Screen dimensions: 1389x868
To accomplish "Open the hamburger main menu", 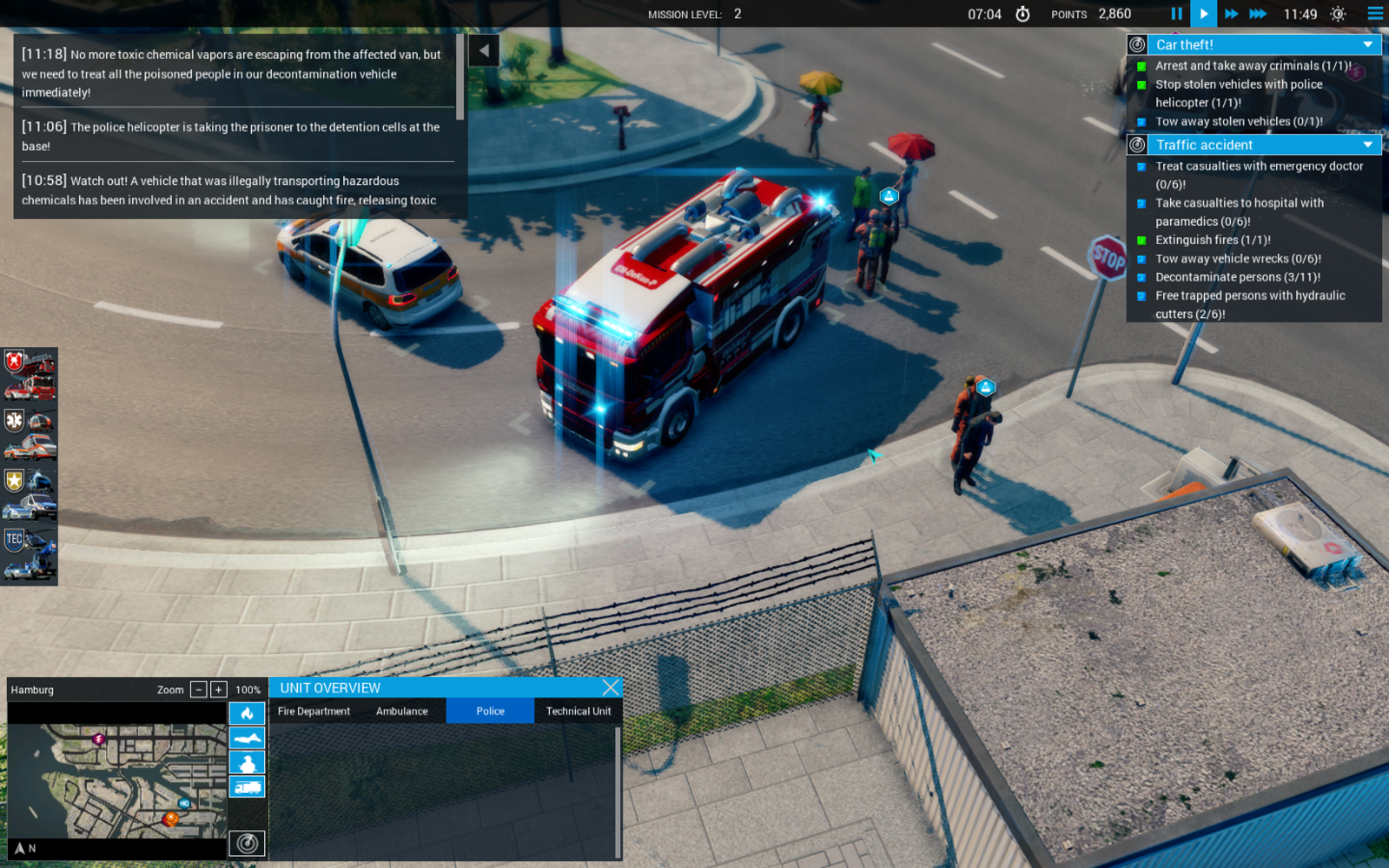I will (1375, 14).
